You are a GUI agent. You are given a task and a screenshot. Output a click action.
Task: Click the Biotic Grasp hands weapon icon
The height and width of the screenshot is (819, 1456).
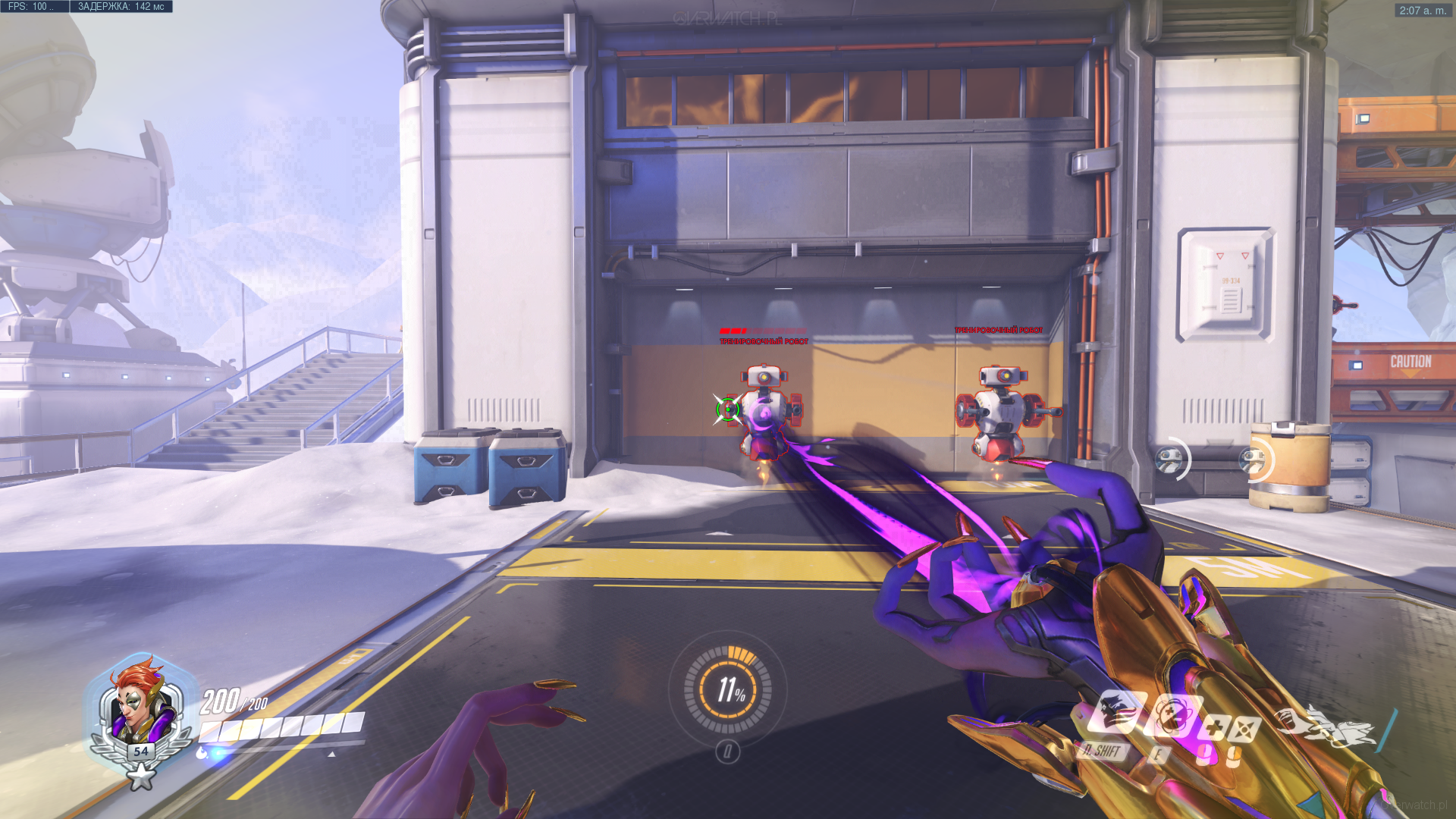point(1324,727)
